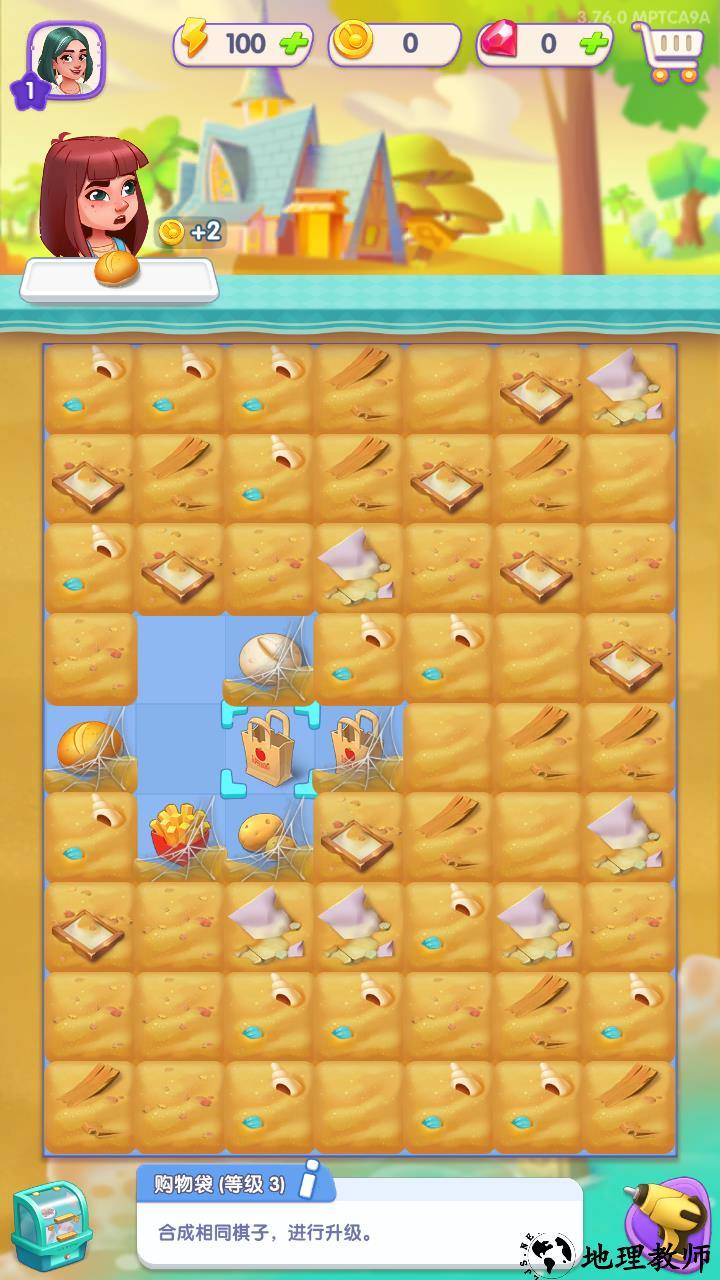Click the coin balance counter
720x1280 pixels.
395,43
